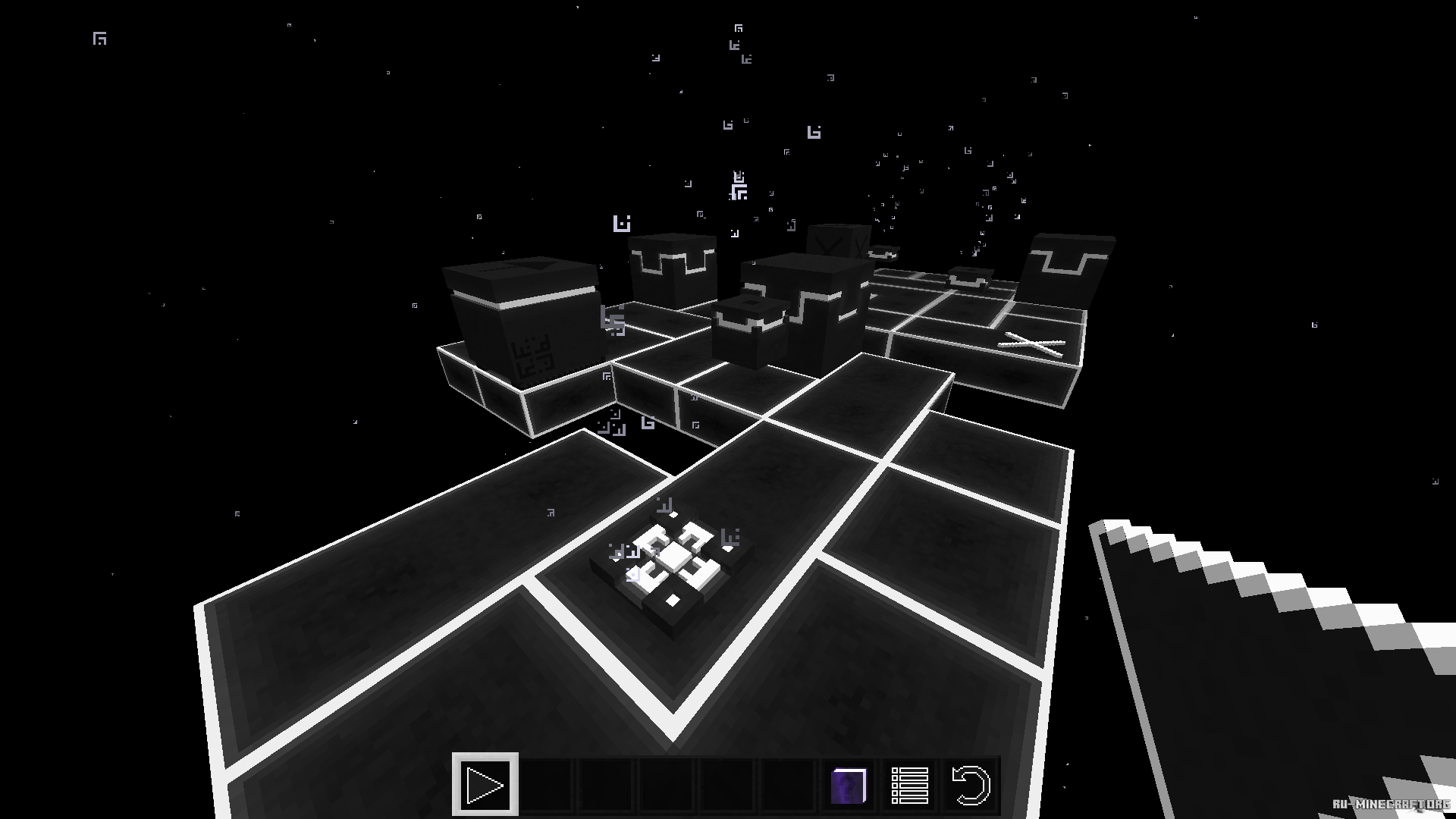Image resolution: width=1456 pixels, height=819 pixels.
Task: Pick the undo arrow hotbar slot
Action: 970,785
